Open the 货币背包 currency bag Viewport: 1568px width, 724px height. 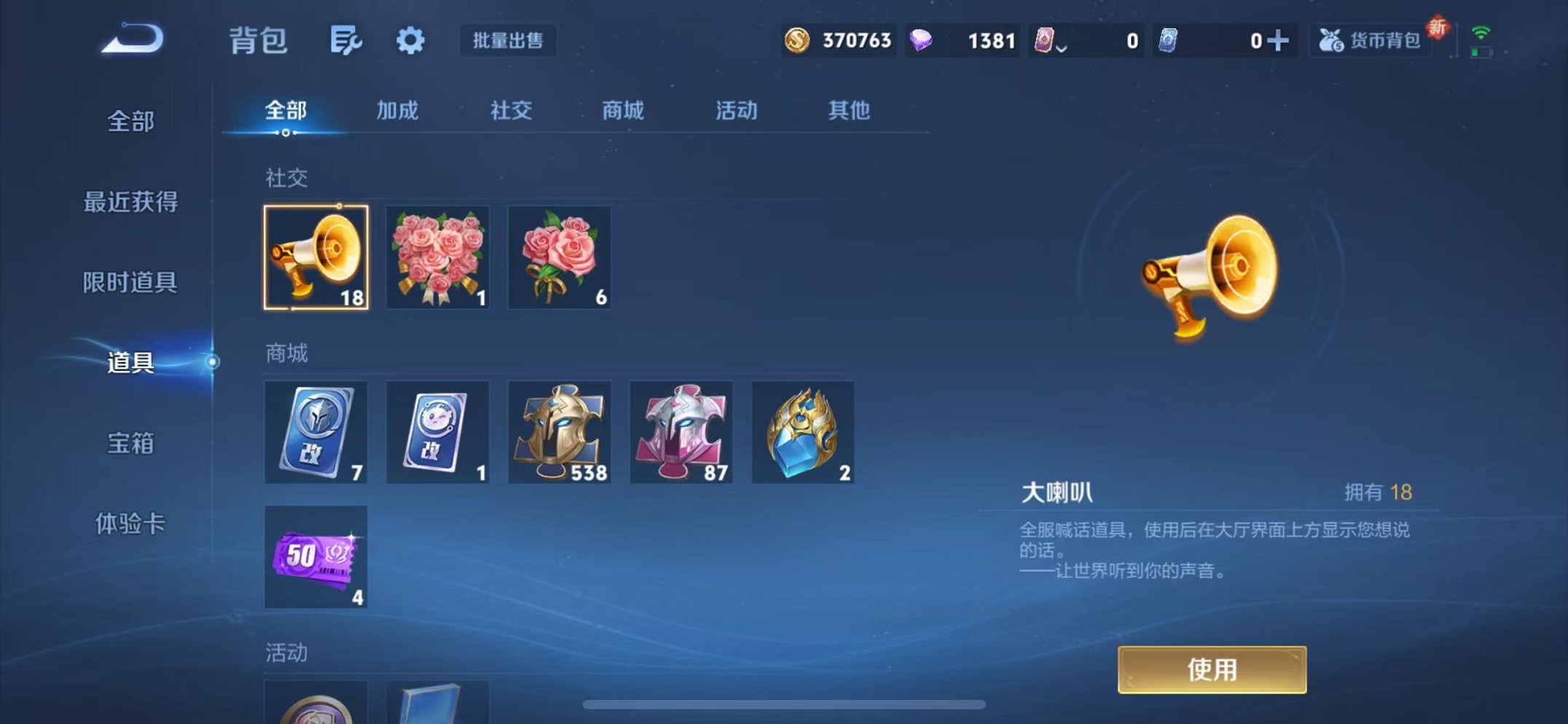coord(1368,41)
